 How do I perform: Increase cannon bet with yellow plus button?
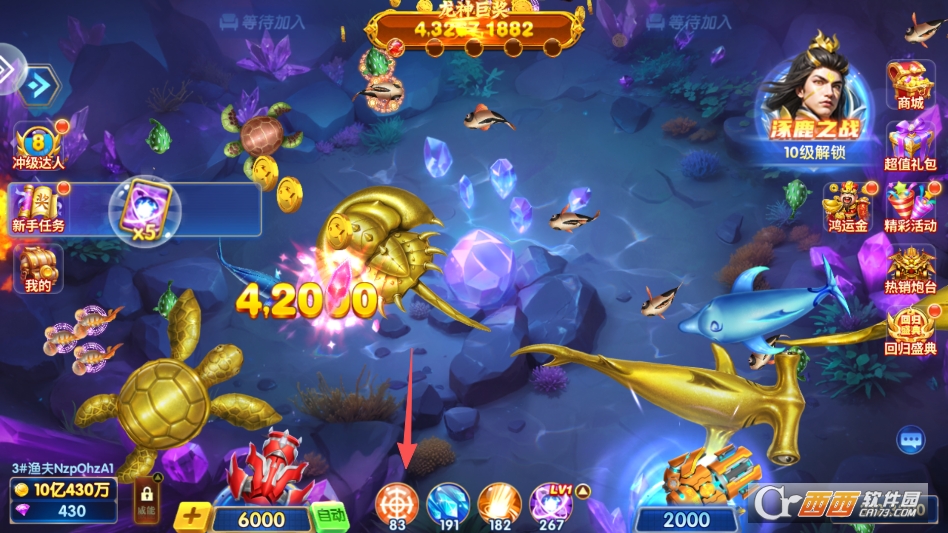193,518
